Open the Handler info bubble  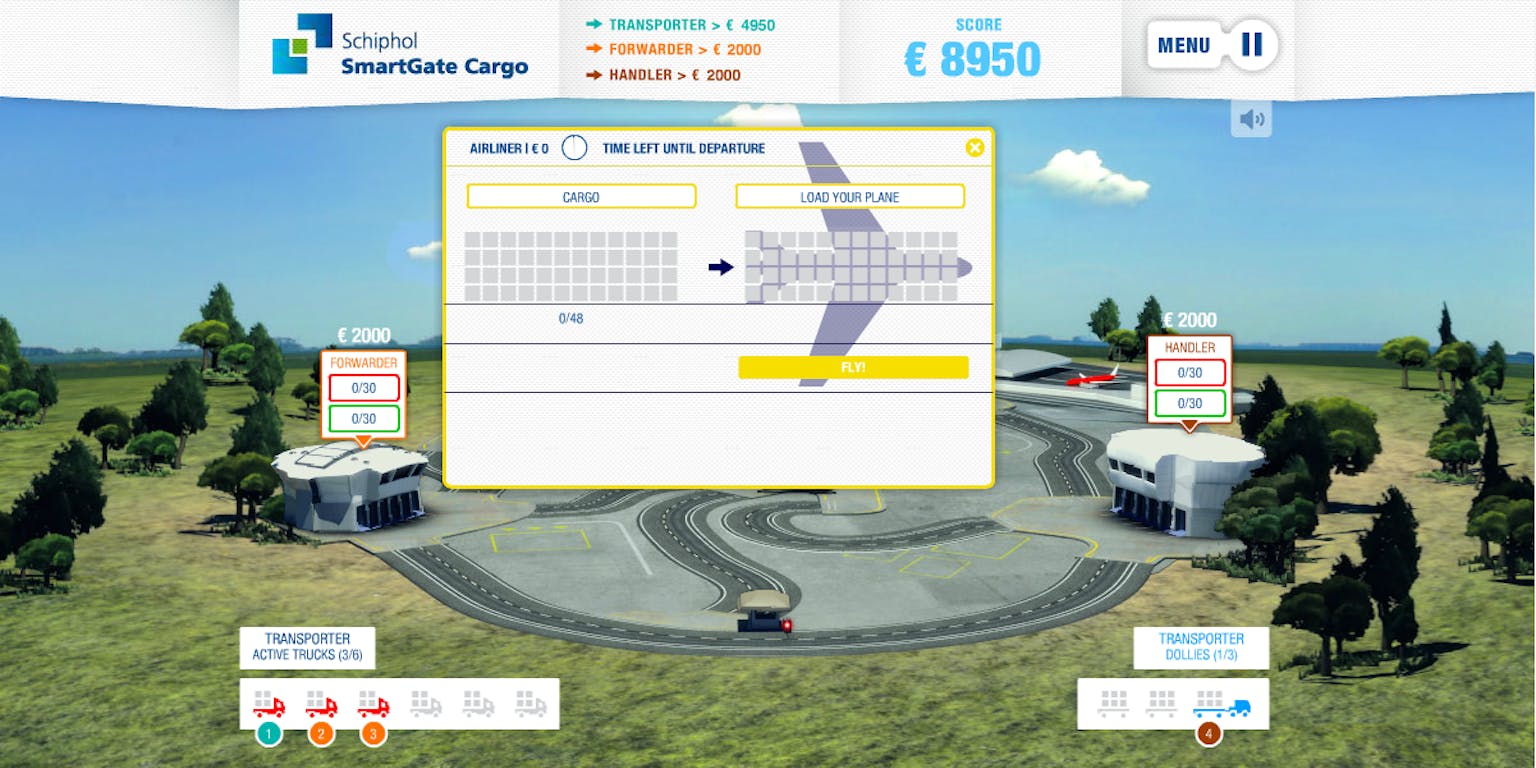[1189, 378]
